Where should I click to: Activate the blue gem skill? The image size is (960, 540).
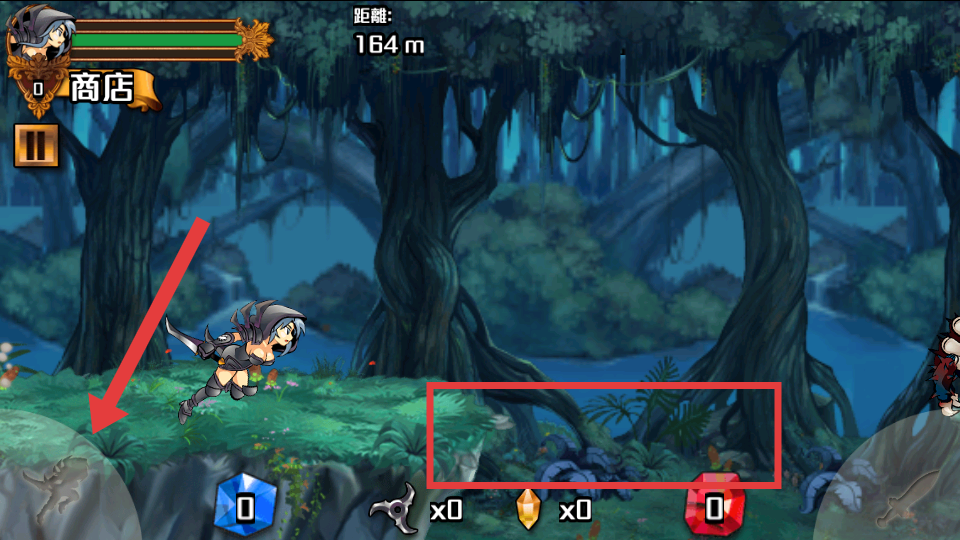[x=245, y=507]
